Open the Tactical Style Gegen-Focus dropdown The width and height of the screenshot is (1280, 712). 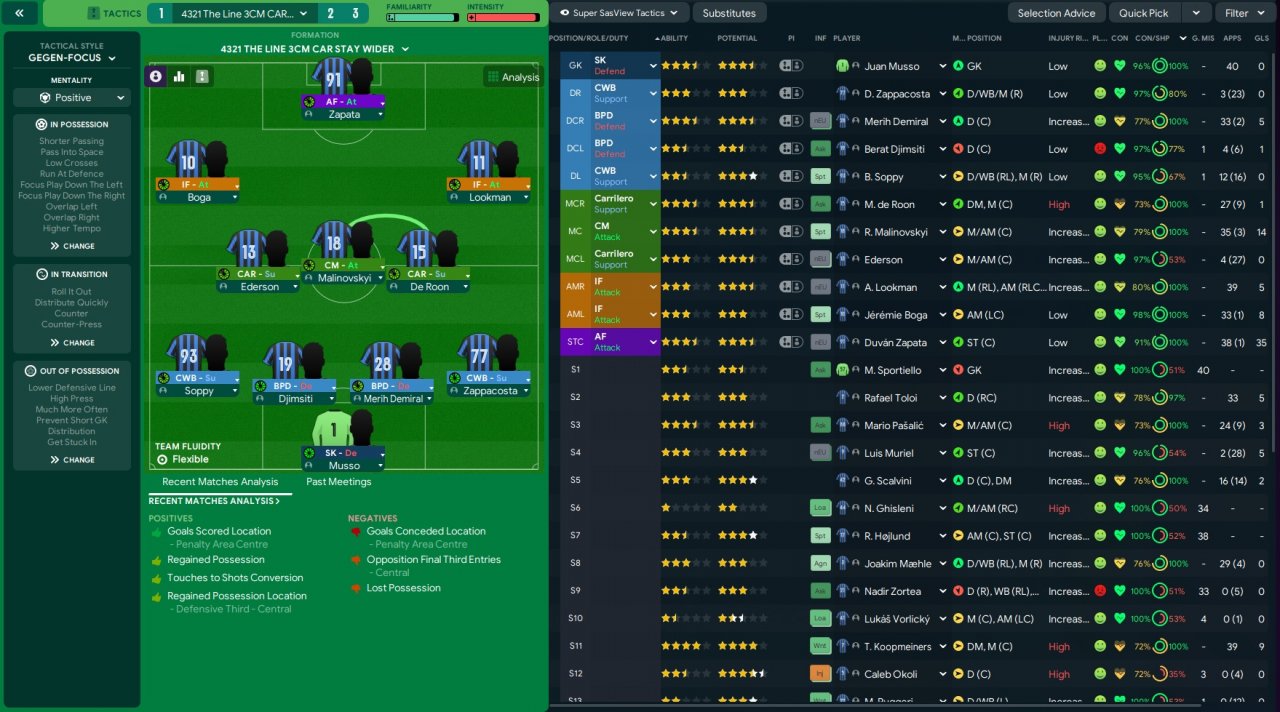[x=71, y=58]
